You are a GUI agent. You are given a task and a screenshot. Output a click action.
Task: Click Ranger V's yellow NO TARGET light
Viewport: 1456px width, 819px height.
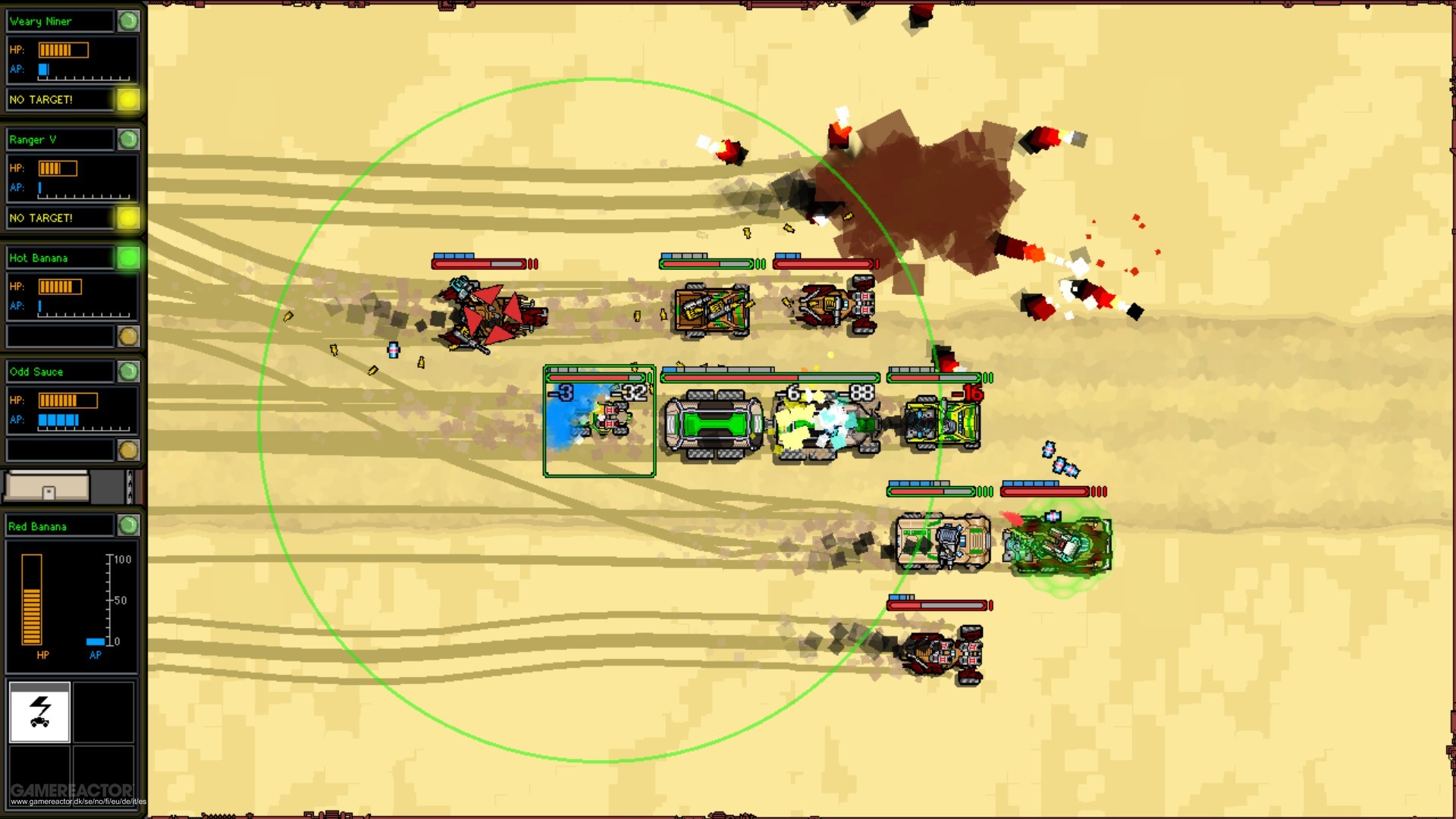tap(130, 218)
